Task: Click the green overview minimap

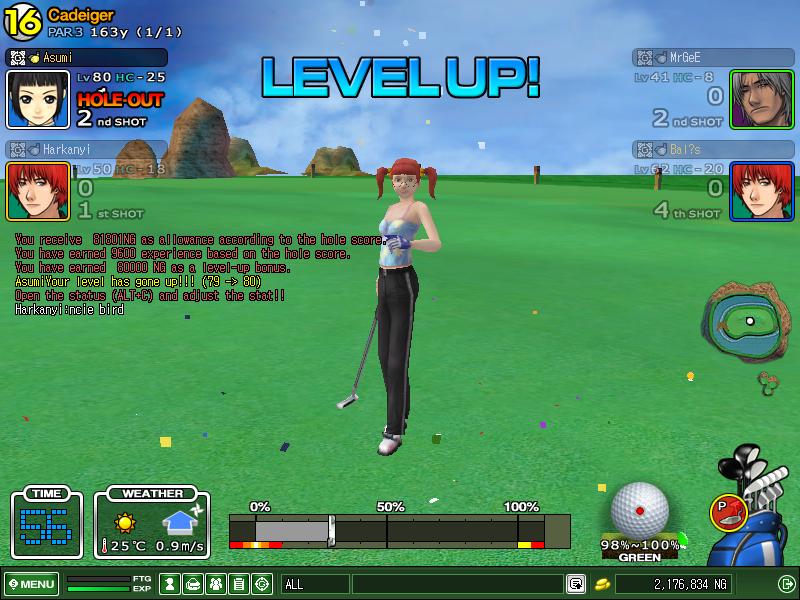Action: 745,322
